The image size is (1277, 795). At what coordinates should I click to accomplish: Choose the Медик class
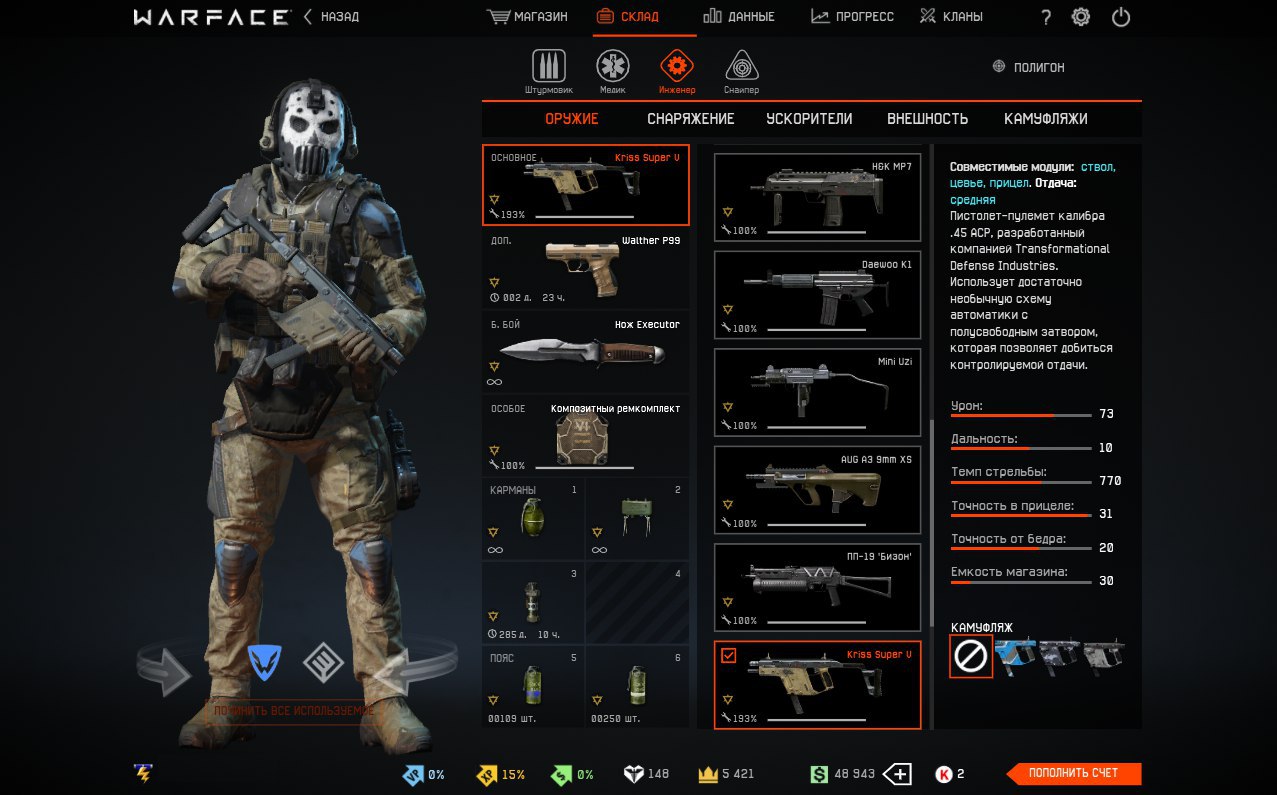click(x=613, y=71)
